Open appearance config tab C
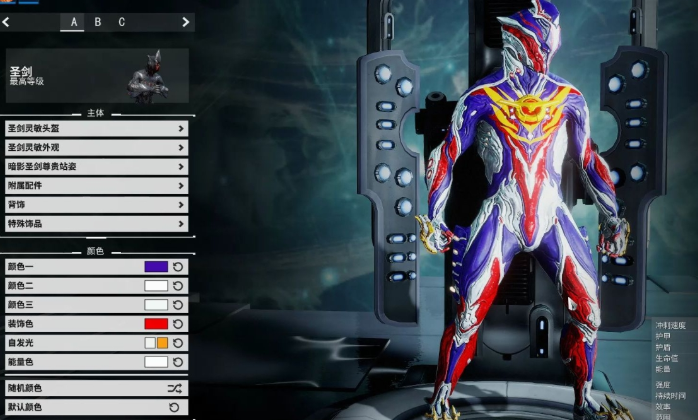 (122, 21)
